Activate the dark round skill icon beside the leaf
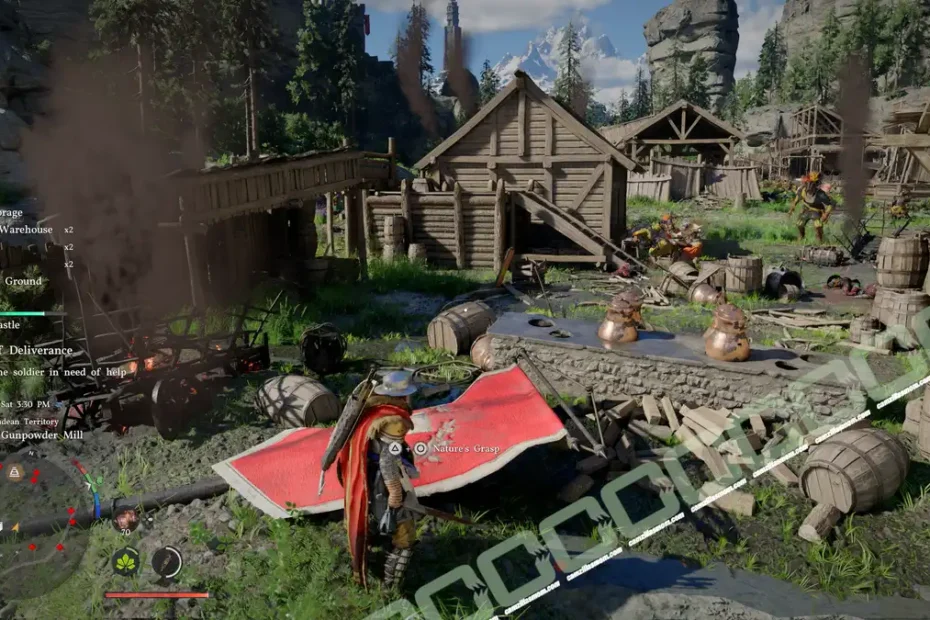 [x=166, y=561]
